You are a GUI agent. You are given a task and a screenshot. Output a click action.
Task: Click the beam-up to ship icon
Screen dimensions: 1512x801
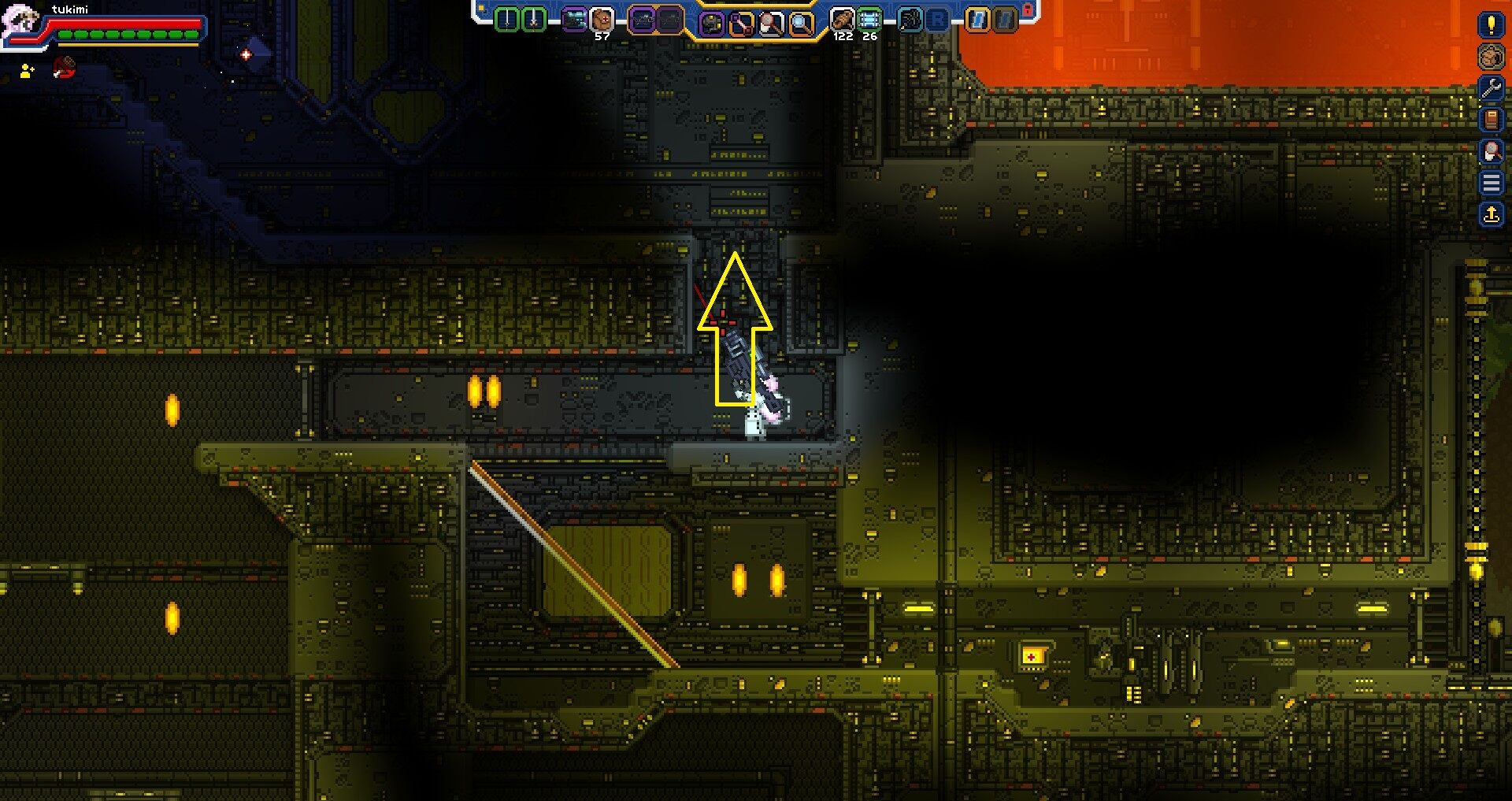pyautogui.click(x=1492, y=213)
